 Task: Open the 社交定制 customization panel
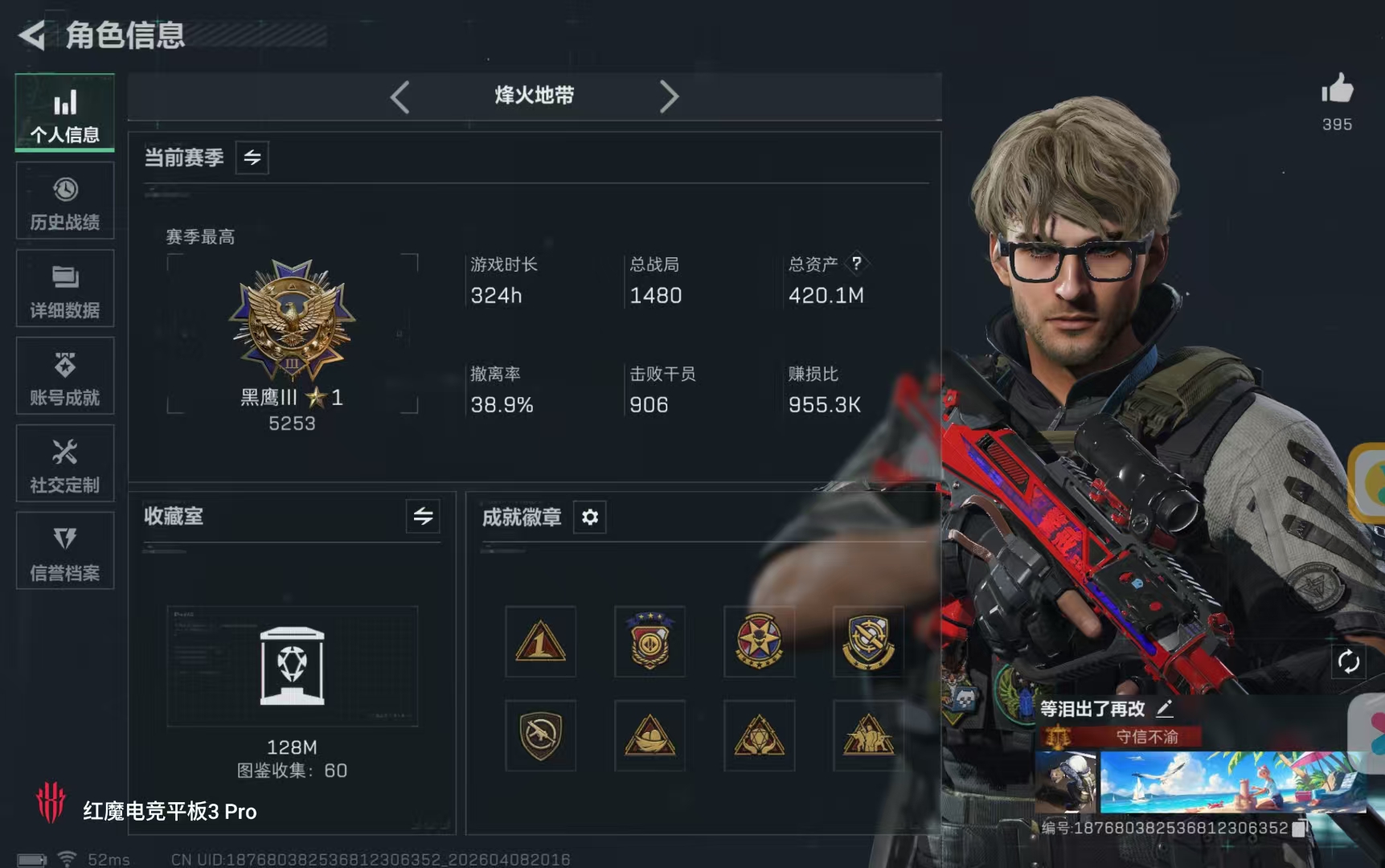[x=64, y=463]
